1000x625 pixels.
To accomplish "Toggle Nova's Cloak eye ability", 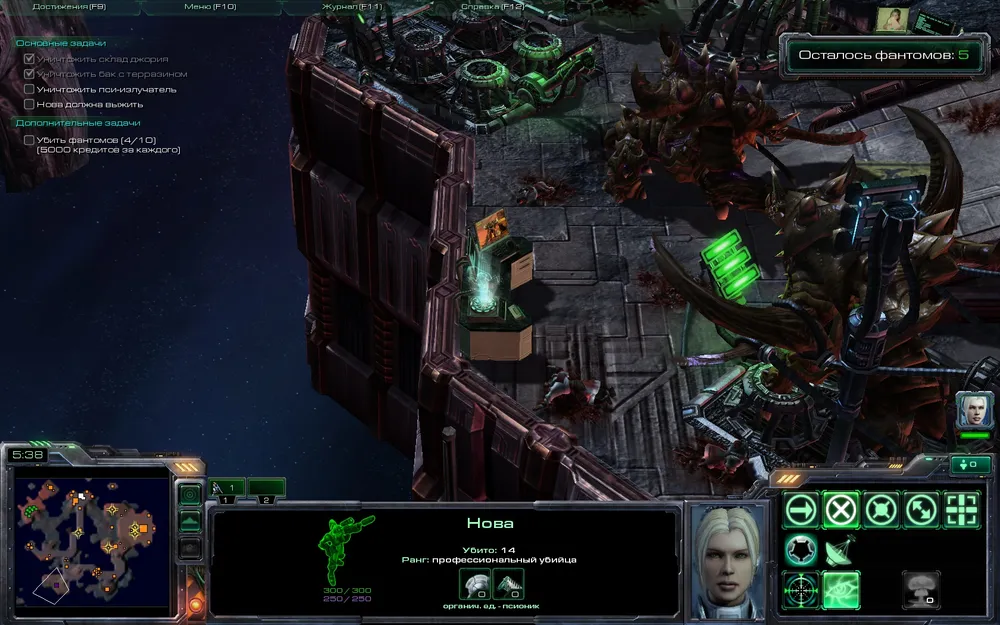I will 841,590.
